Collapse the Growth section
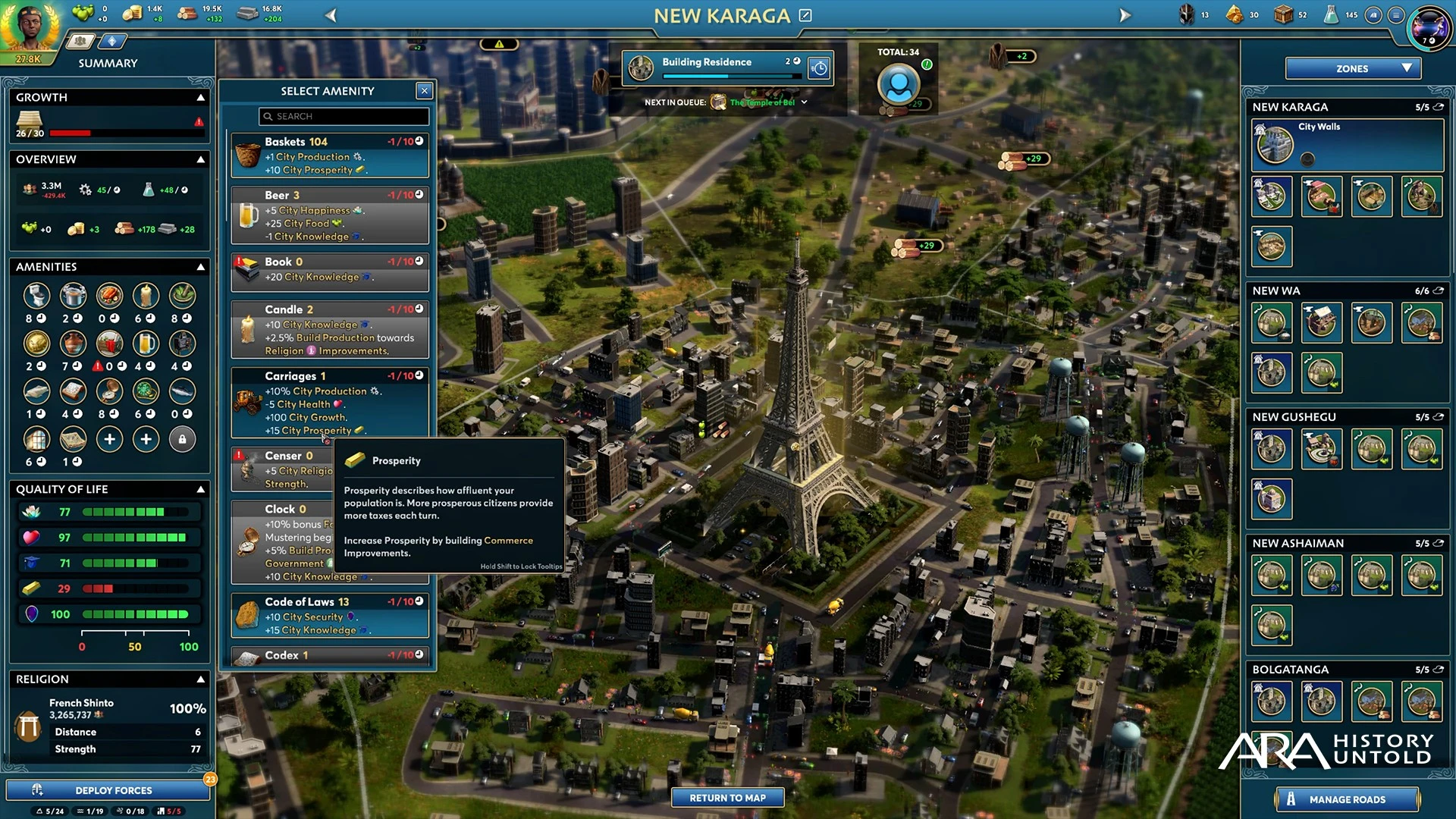Viewport: 1456px width, 819px height. [201, 98]
